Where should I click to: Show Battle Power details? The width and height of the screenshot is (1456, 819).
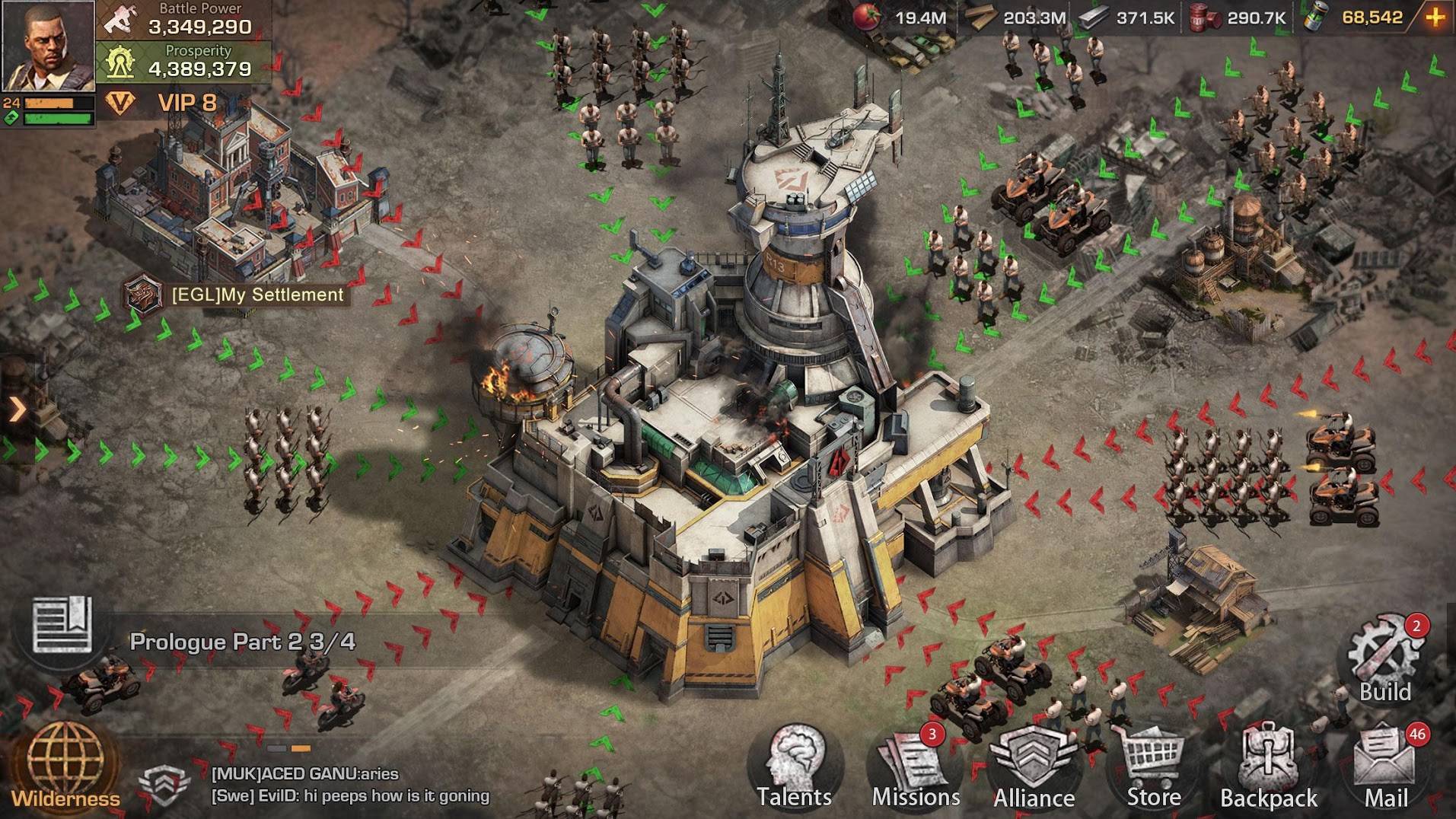tap(184, 20)
